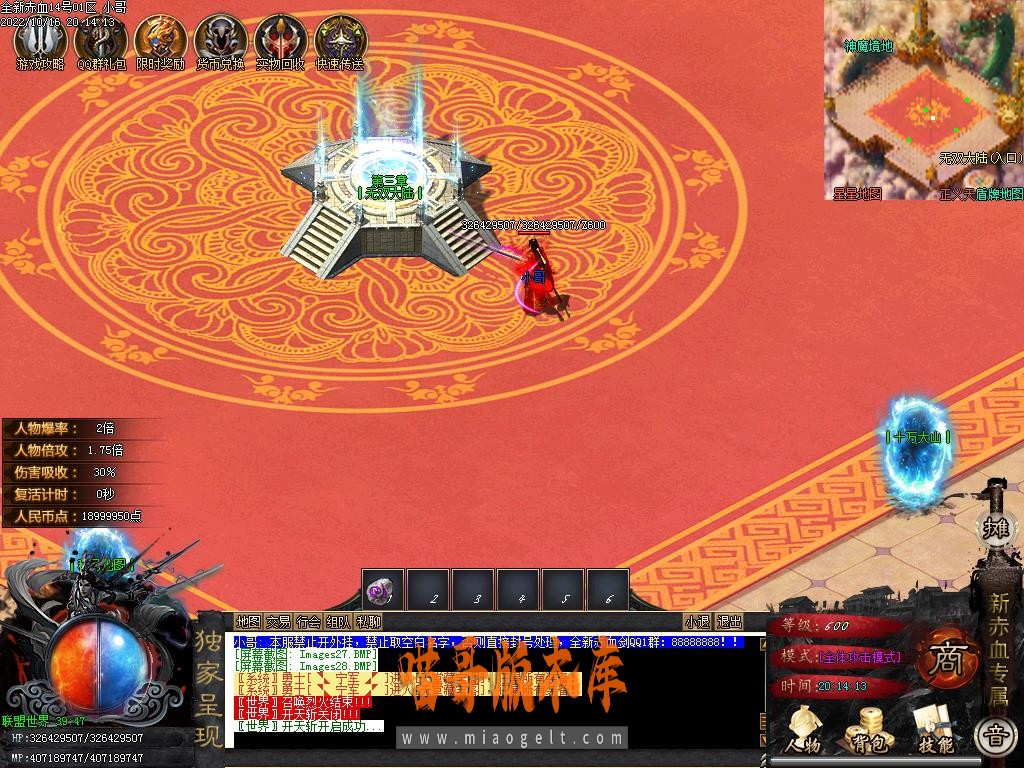Open the 货币兑换 currency exchange icon
Image resolution: width=1024 pixels, height=768 pixels.
pyautogui.click(x=220, y=40)
